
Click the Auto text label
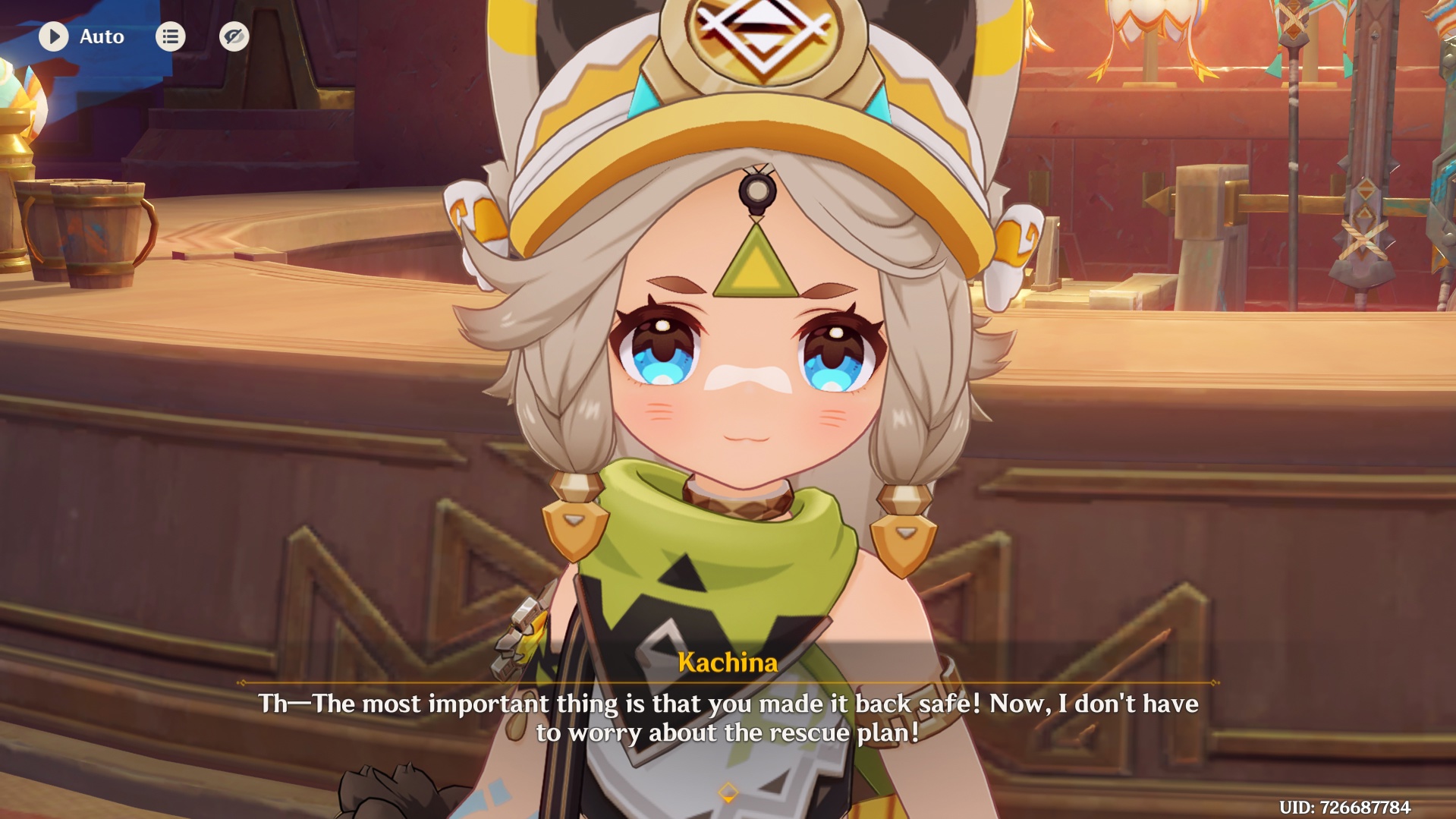tap(102, 36)
